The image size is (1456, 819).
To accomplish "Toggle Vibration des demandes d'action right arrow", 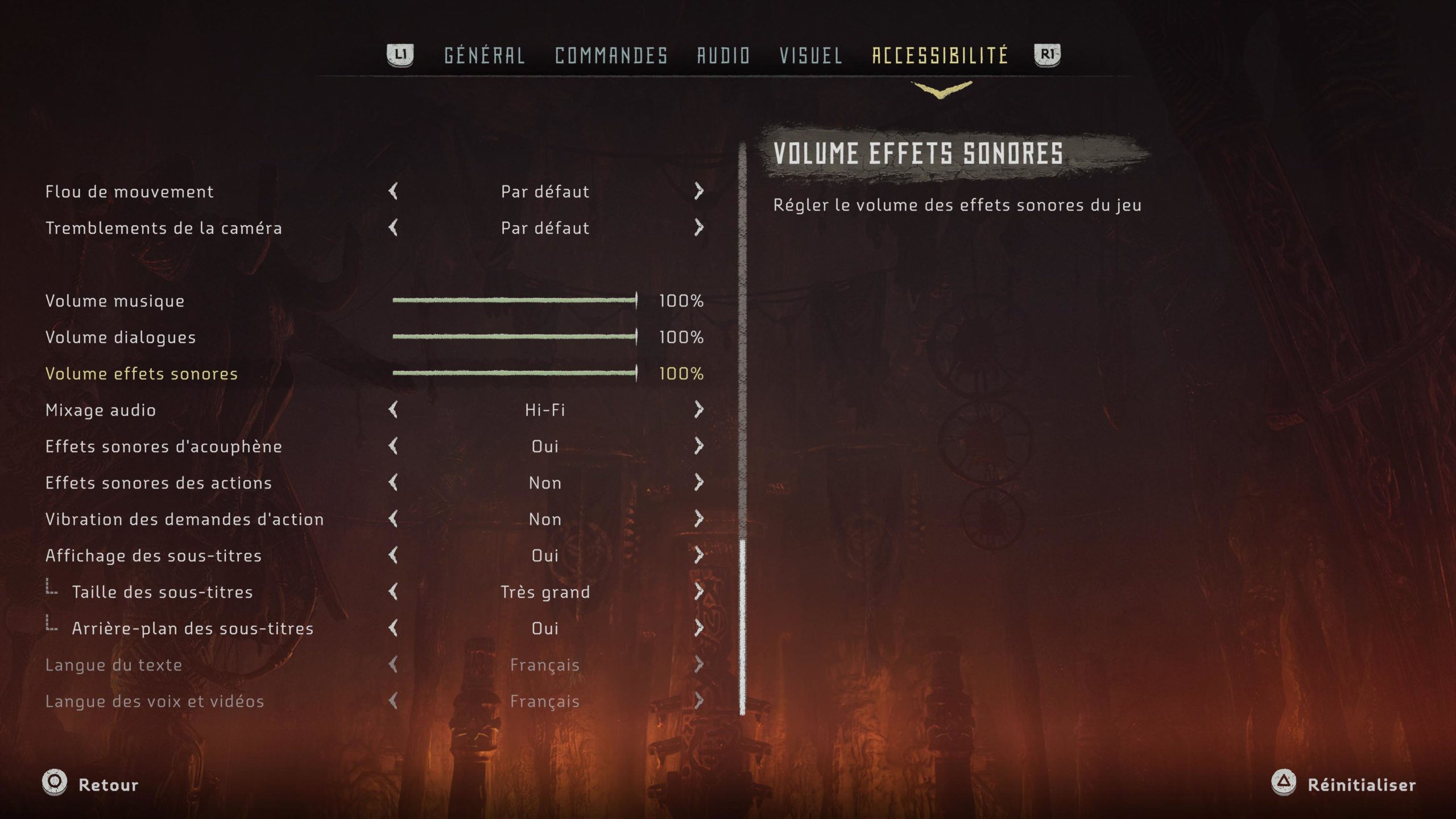I will (x=699, y=519).
